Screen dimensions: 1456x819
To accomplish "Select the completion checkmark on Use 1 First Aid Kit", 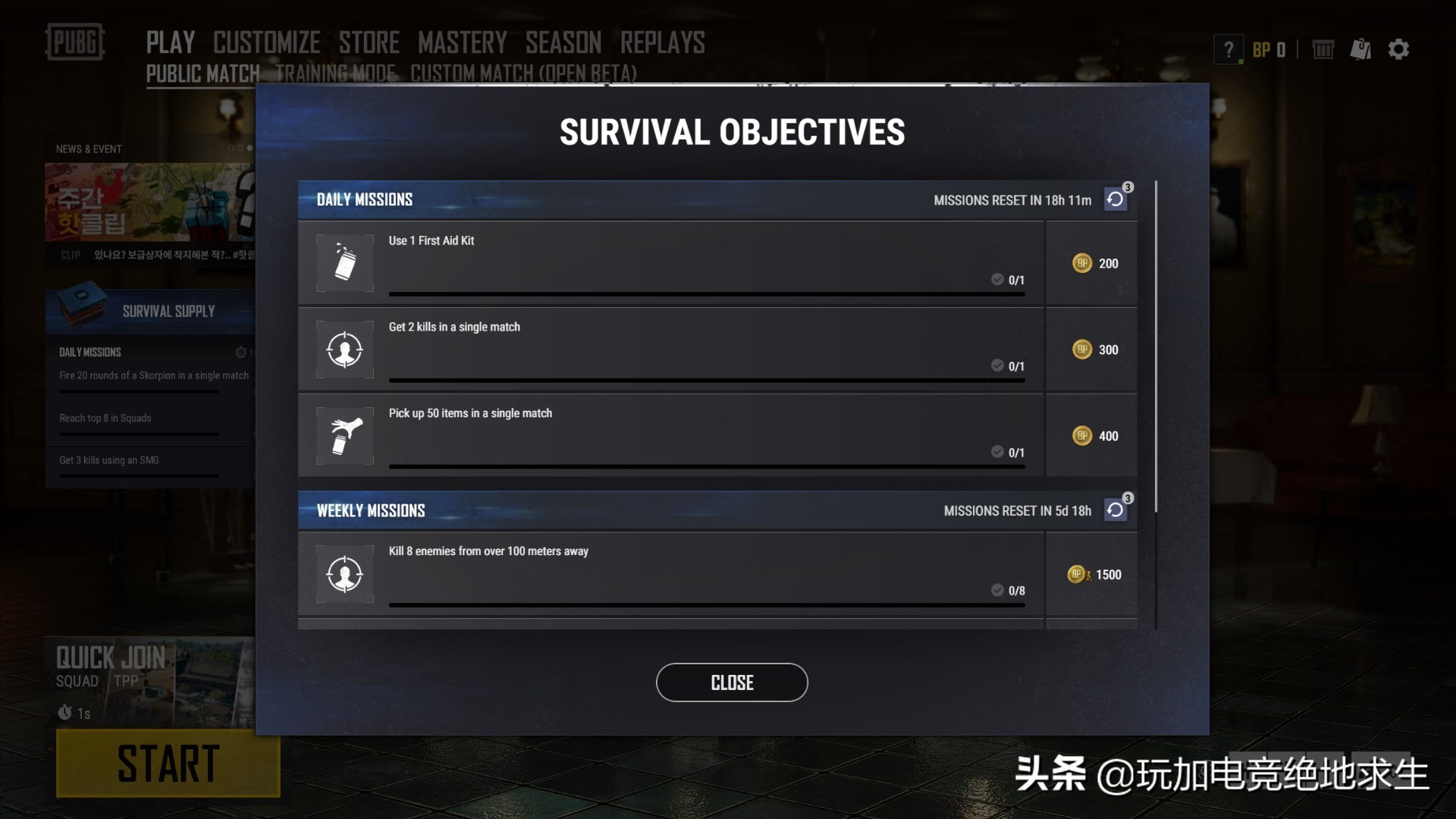I will tap(996, 279).
